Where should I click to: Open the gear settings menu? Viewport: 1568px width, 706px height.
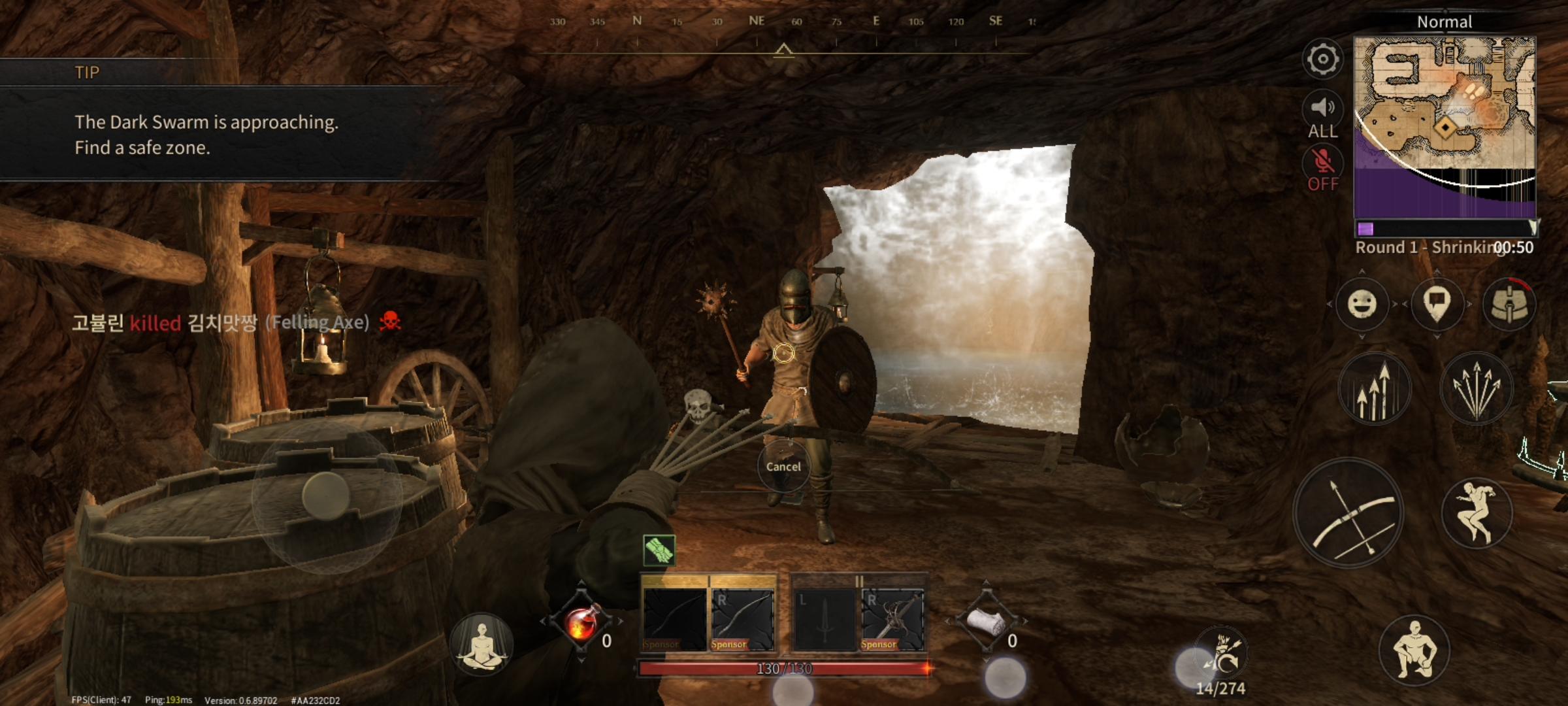click(x=1322, y=59)
